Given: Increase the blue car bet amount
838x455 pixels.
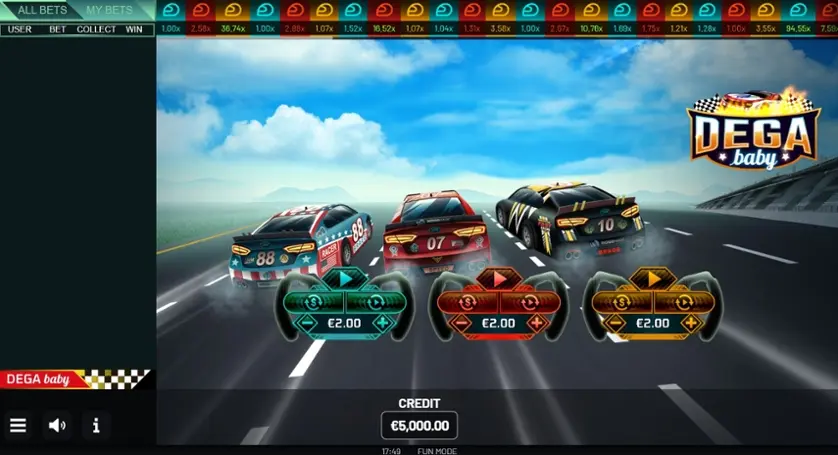Looking at the screenshot, I should 382,323.
